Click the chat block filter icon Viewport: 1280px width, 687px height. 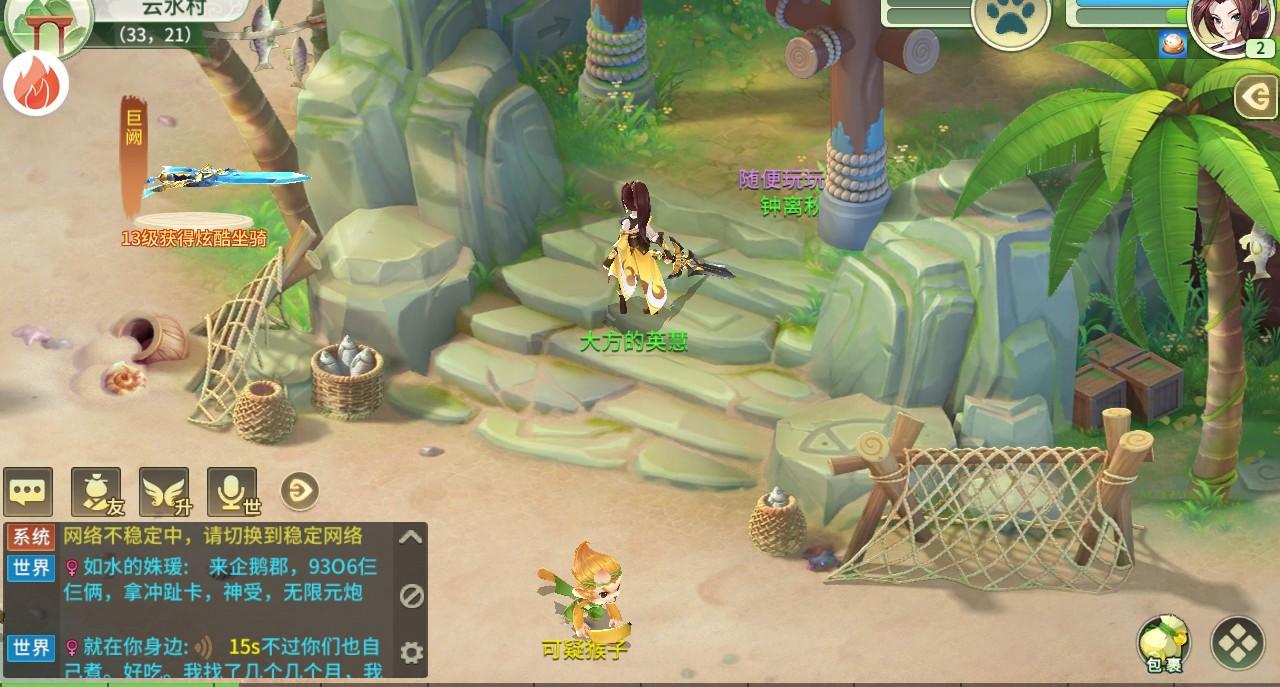point(411,596)
